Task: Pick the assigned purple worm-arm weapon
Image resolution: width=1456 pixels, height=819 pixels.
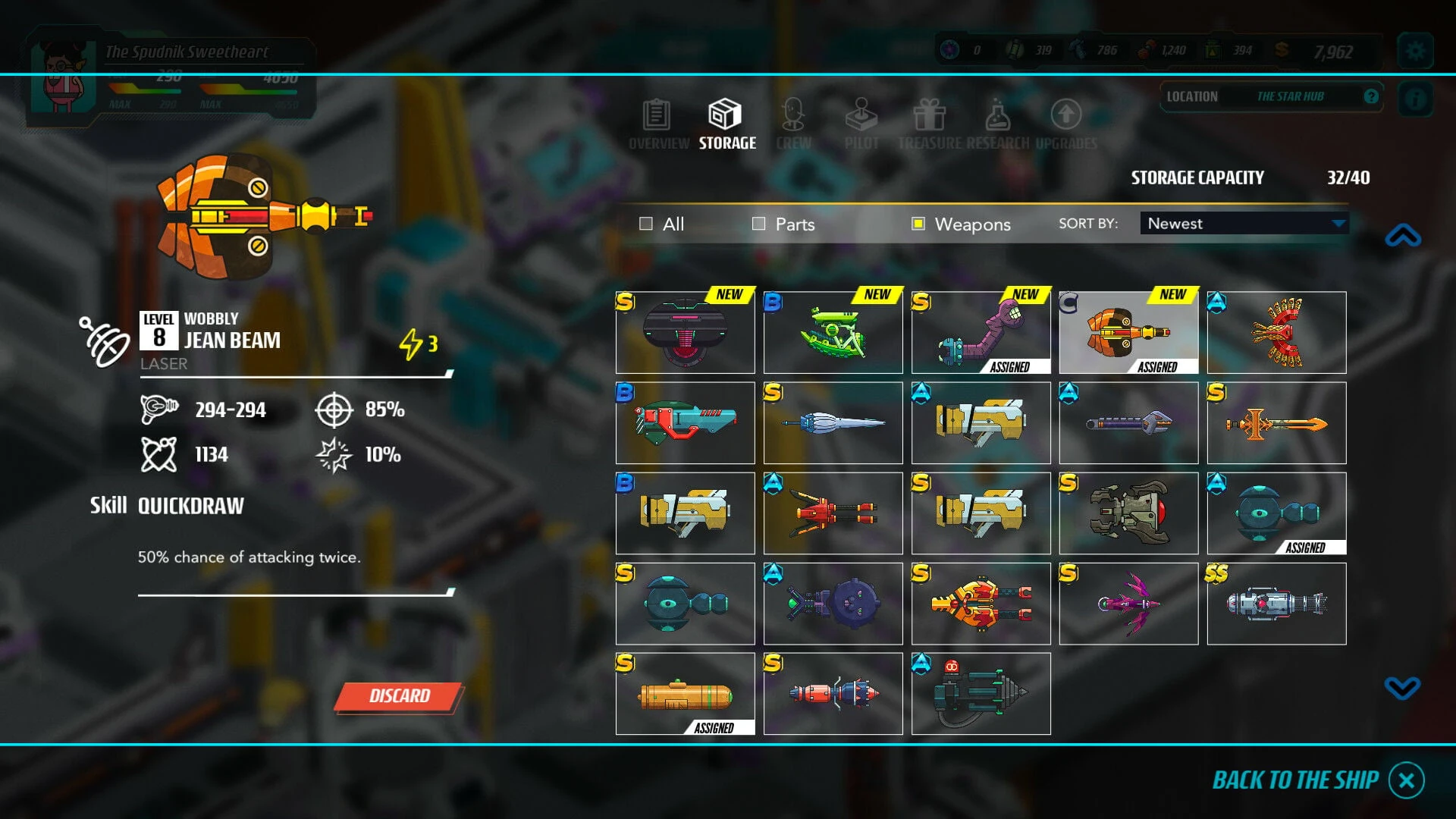Action: (x=981, y=333)
